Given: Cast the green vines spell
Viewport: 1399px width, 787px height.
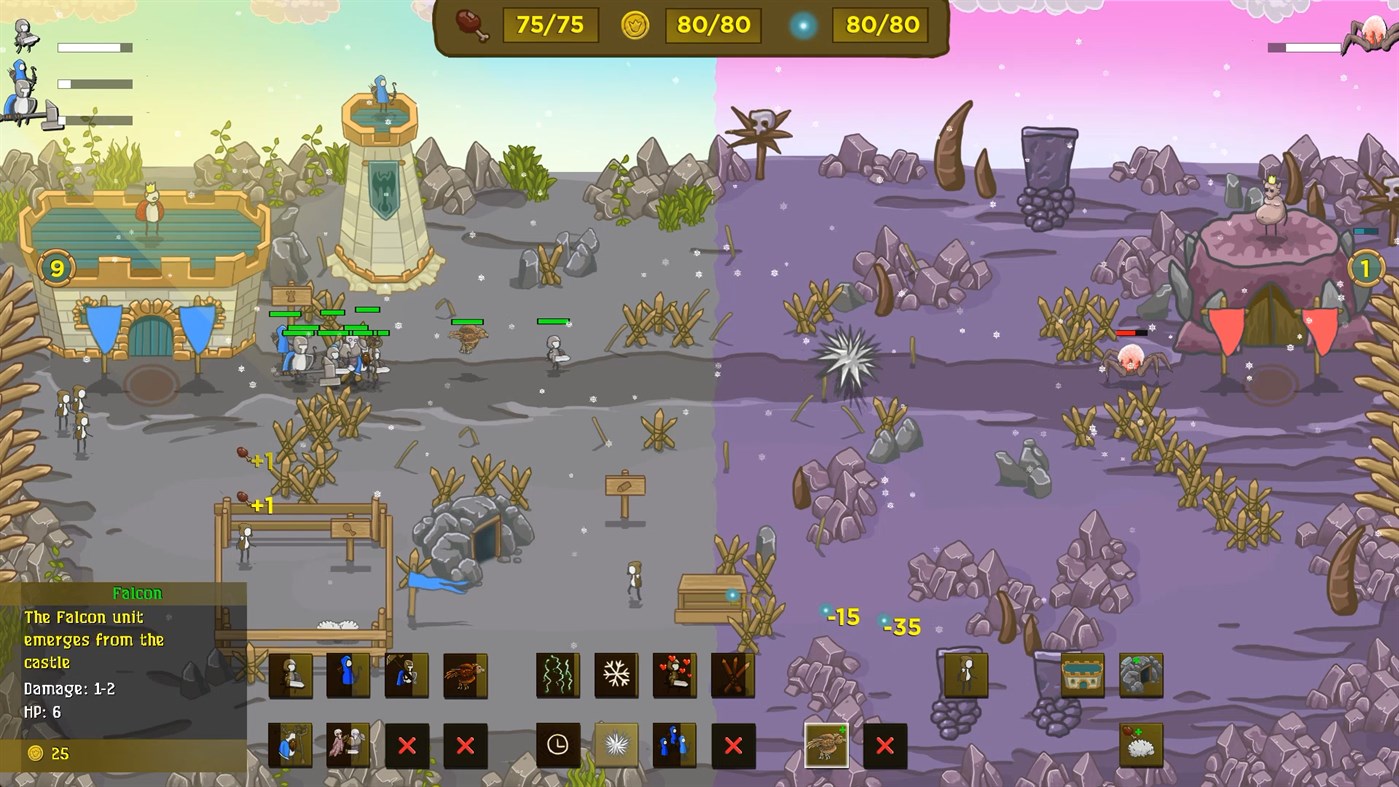Looking at the screenshot, I should click(x=557, y=675).
